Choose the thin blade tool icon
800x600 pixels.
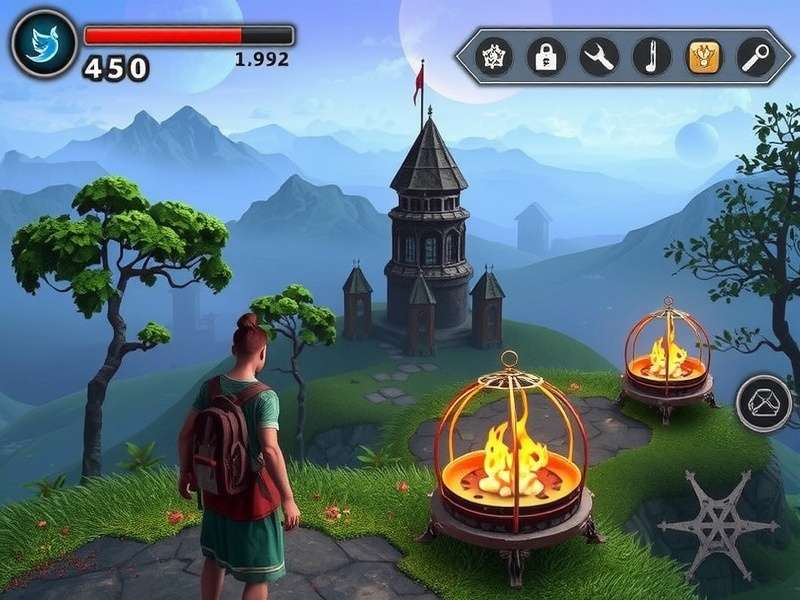(x=652, y=57)
